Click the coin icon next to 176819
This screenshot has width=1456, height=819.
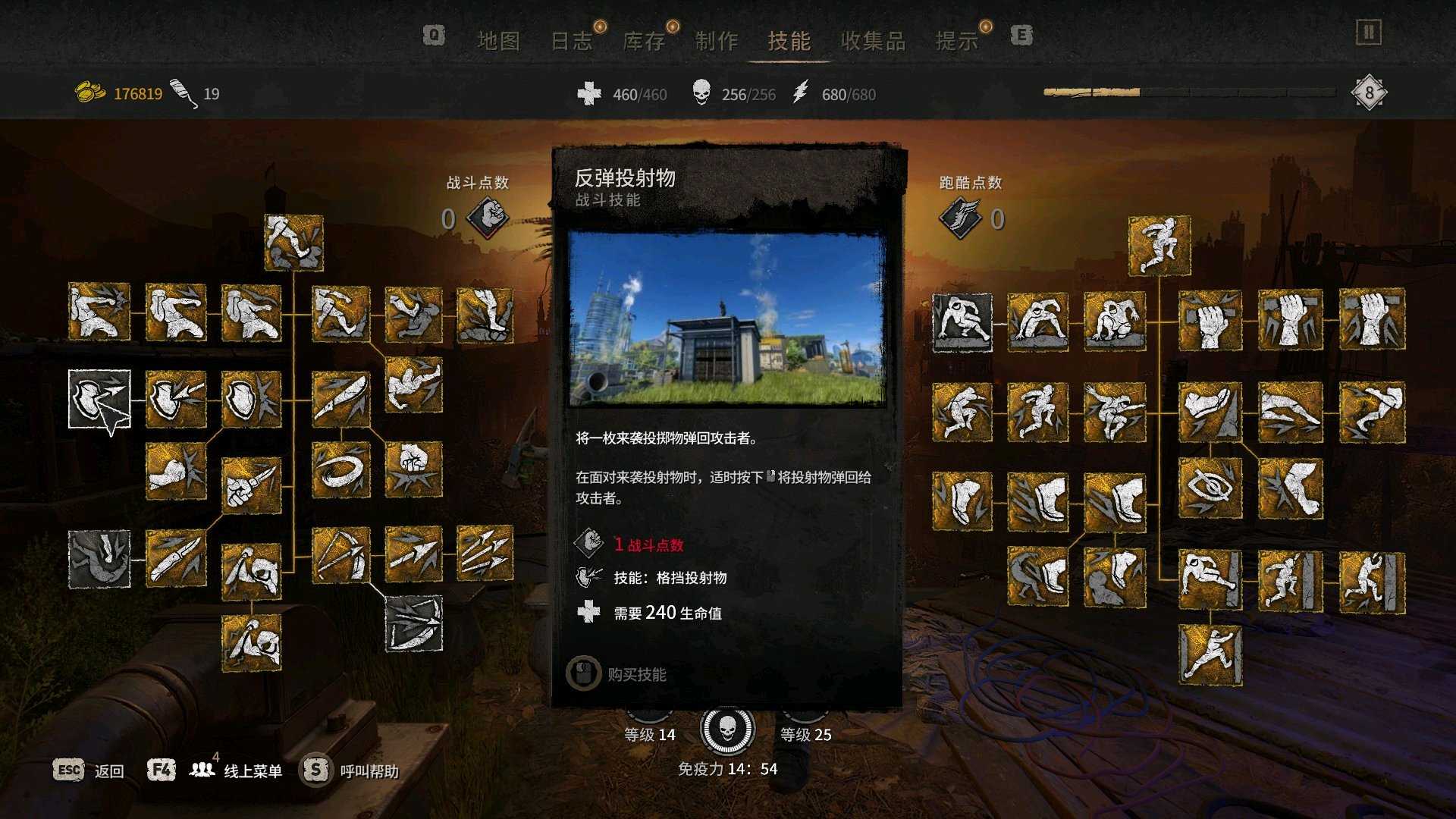pos(89,91)
